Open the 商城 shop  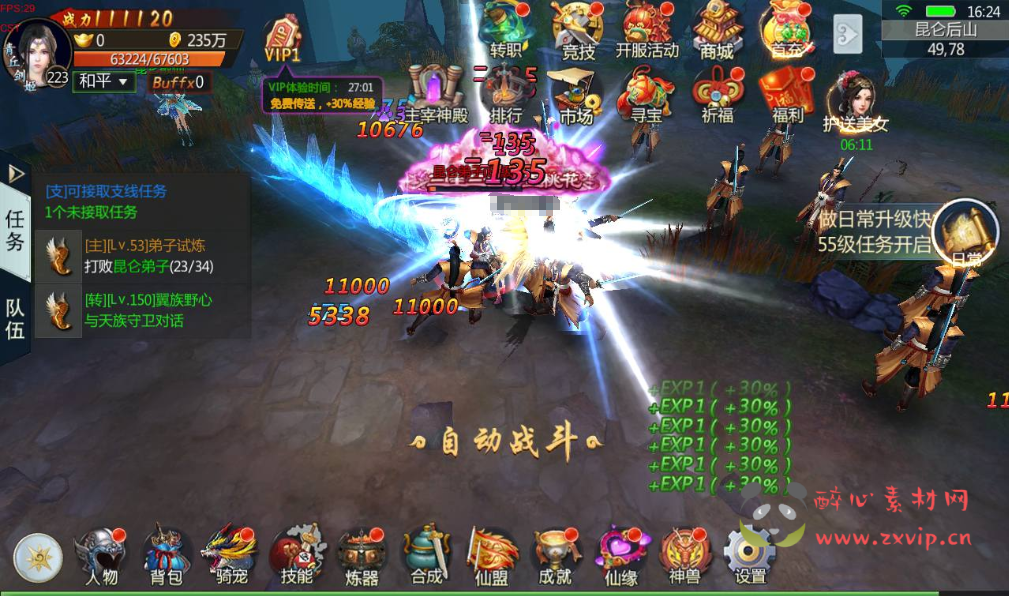717,30
